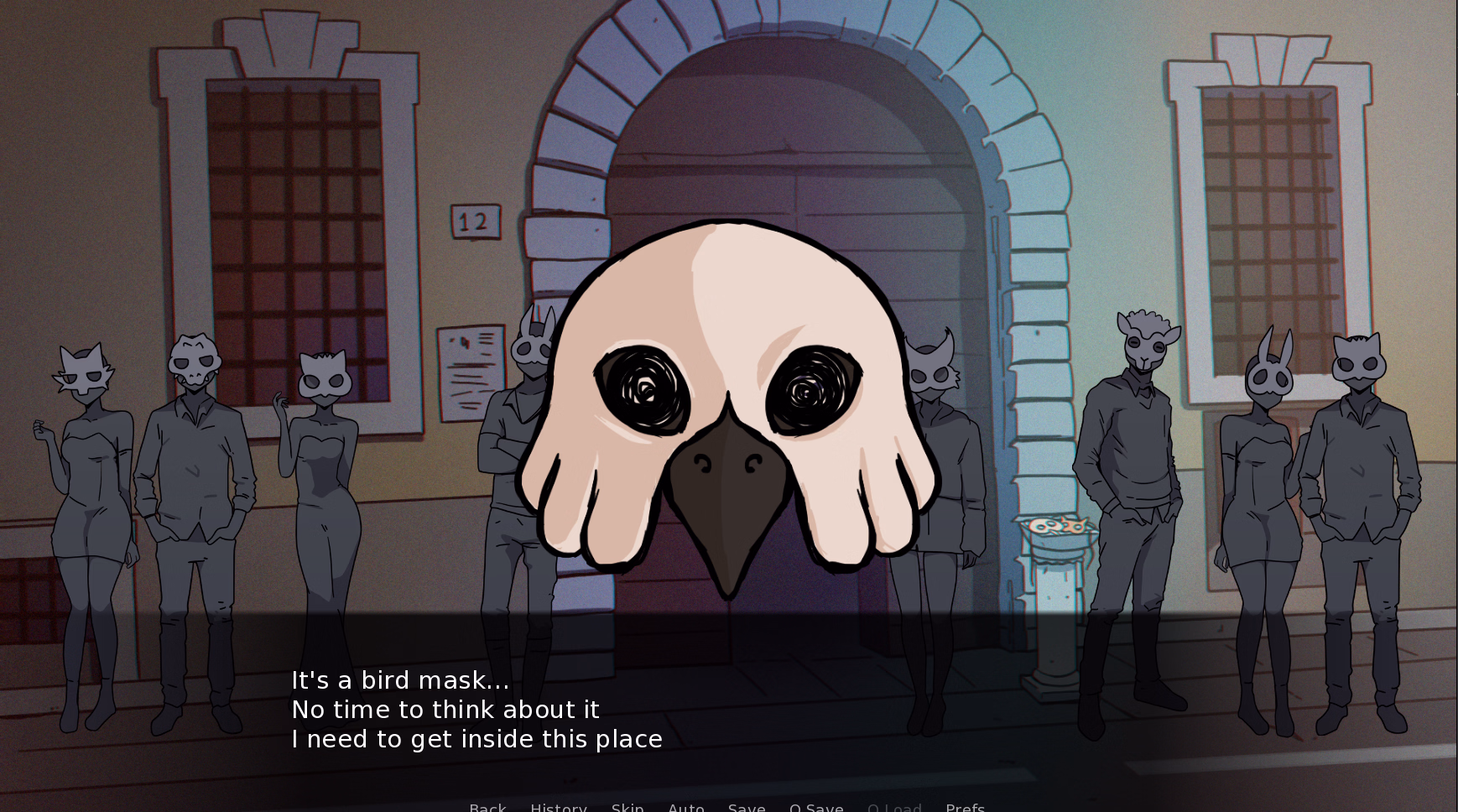Click Q.Load to load quick save
This screenshot has width=1458, height=812.
[x=894, y=807]
